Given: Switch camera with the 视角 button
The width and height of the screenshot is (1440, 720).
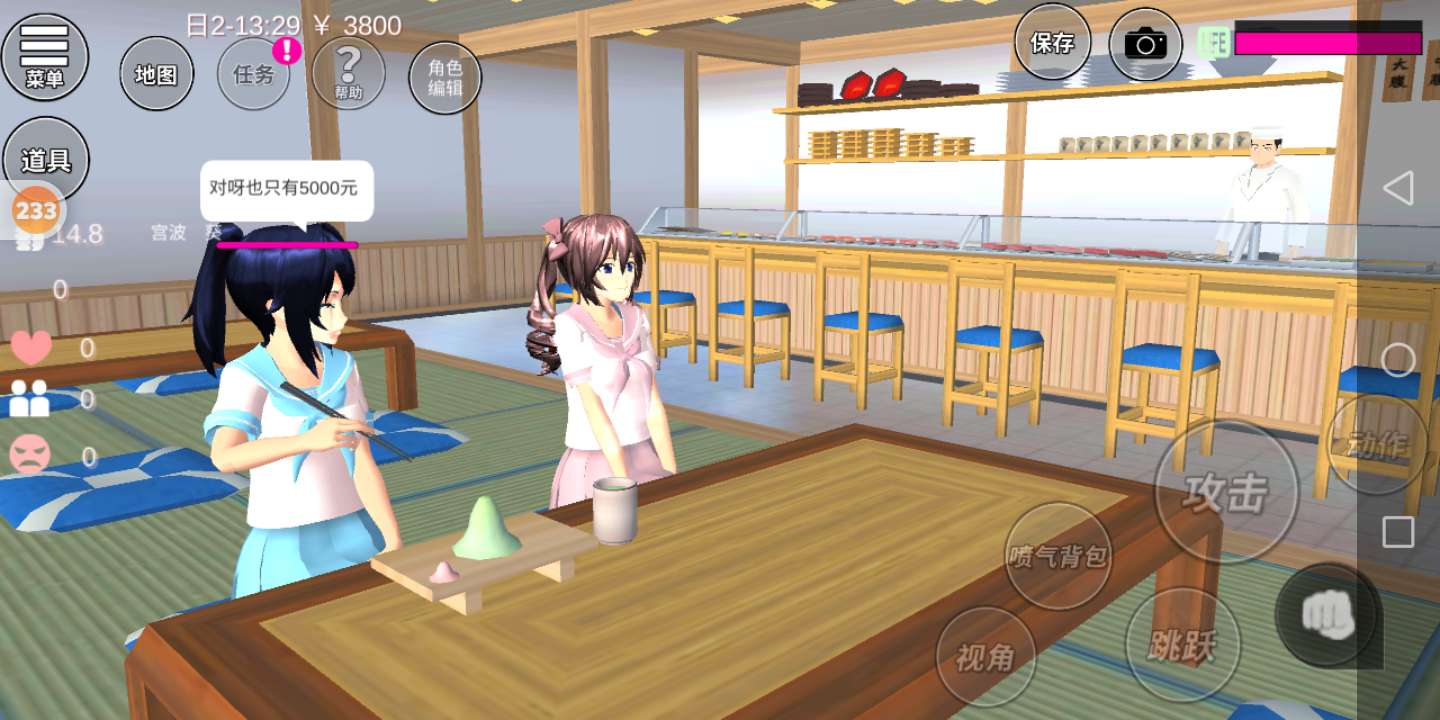Looking at the screenshot, I should click(986, 657).
